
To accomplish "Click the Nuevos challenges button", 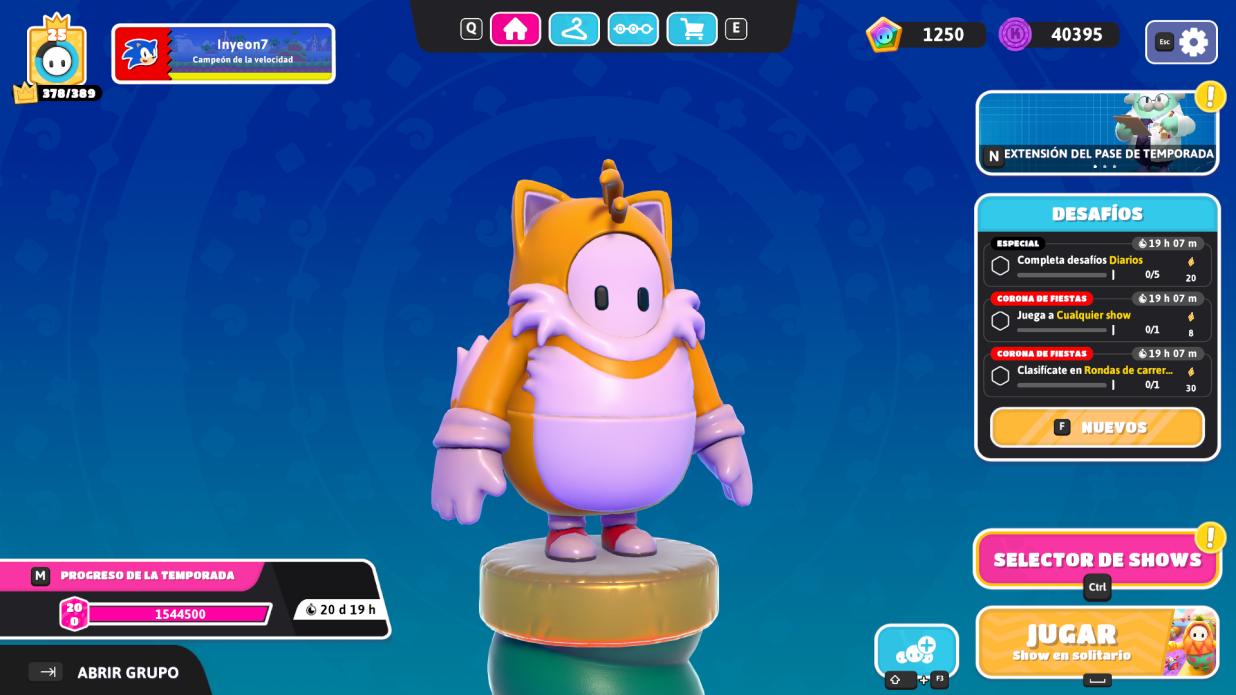I will tap(1097, 427).
